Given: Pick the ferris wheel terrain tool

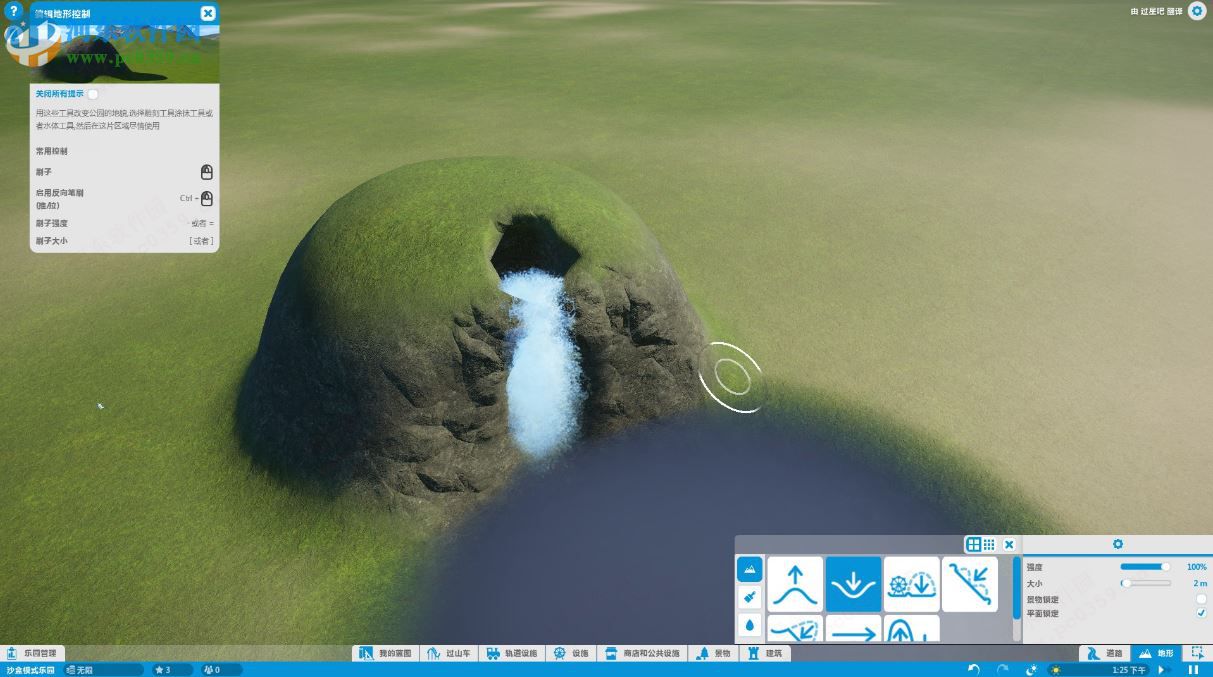Looking at the screenshot, I should click(x=911, y=584).
